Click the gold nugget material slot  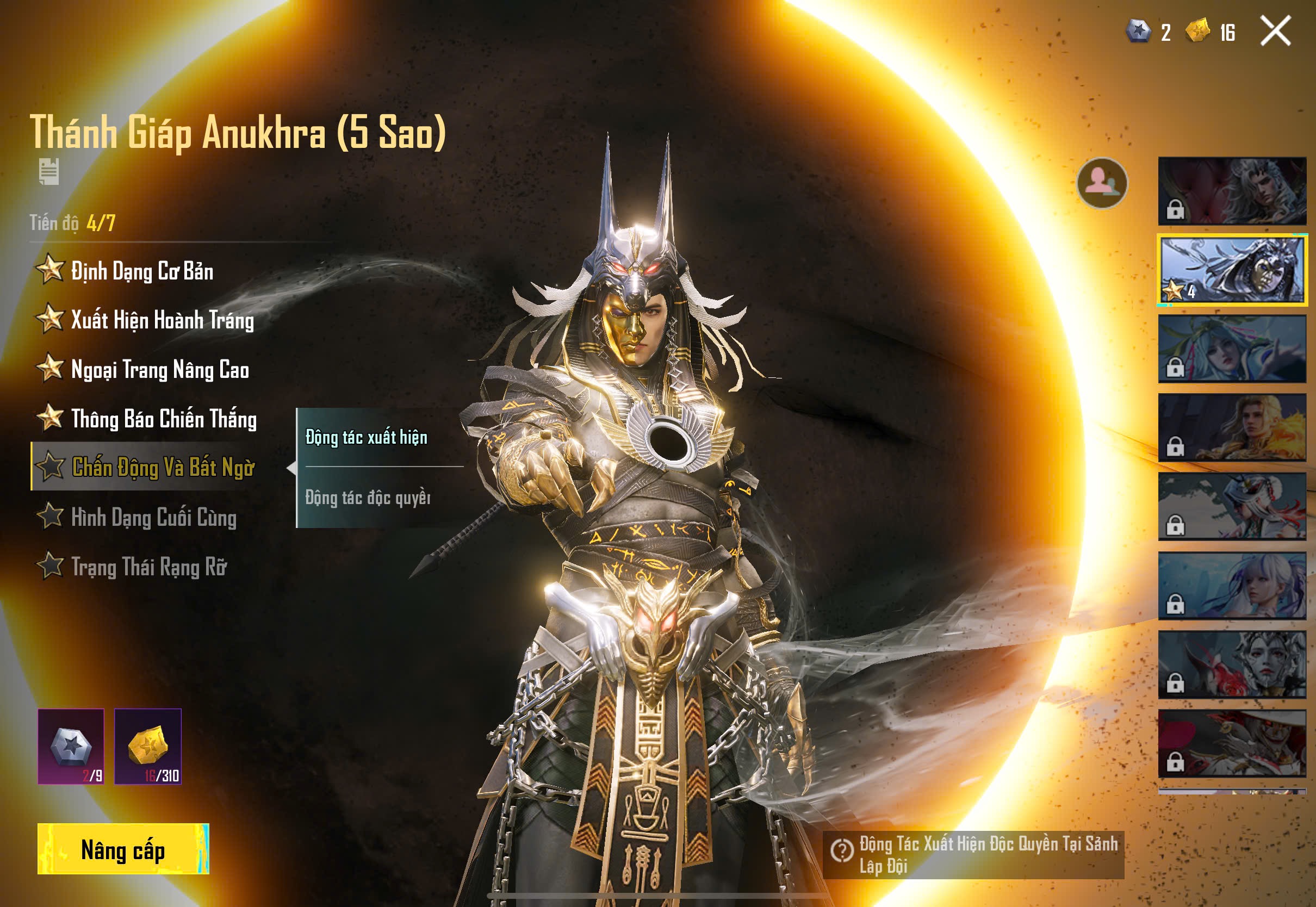pyautogui.click(x=148, y=746)
